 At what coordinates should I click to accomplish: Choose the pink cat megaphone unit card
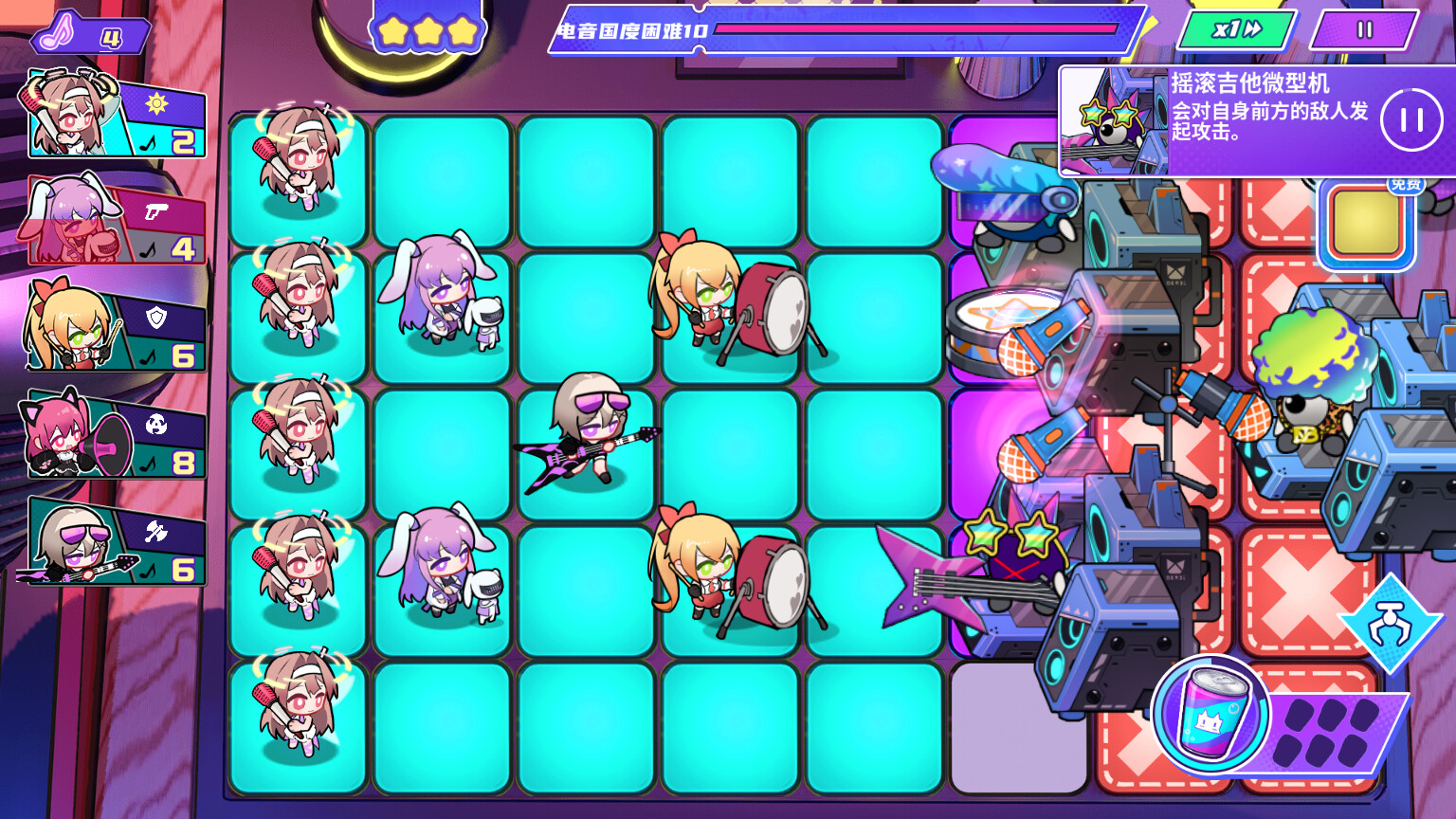(x=109, y=438)
